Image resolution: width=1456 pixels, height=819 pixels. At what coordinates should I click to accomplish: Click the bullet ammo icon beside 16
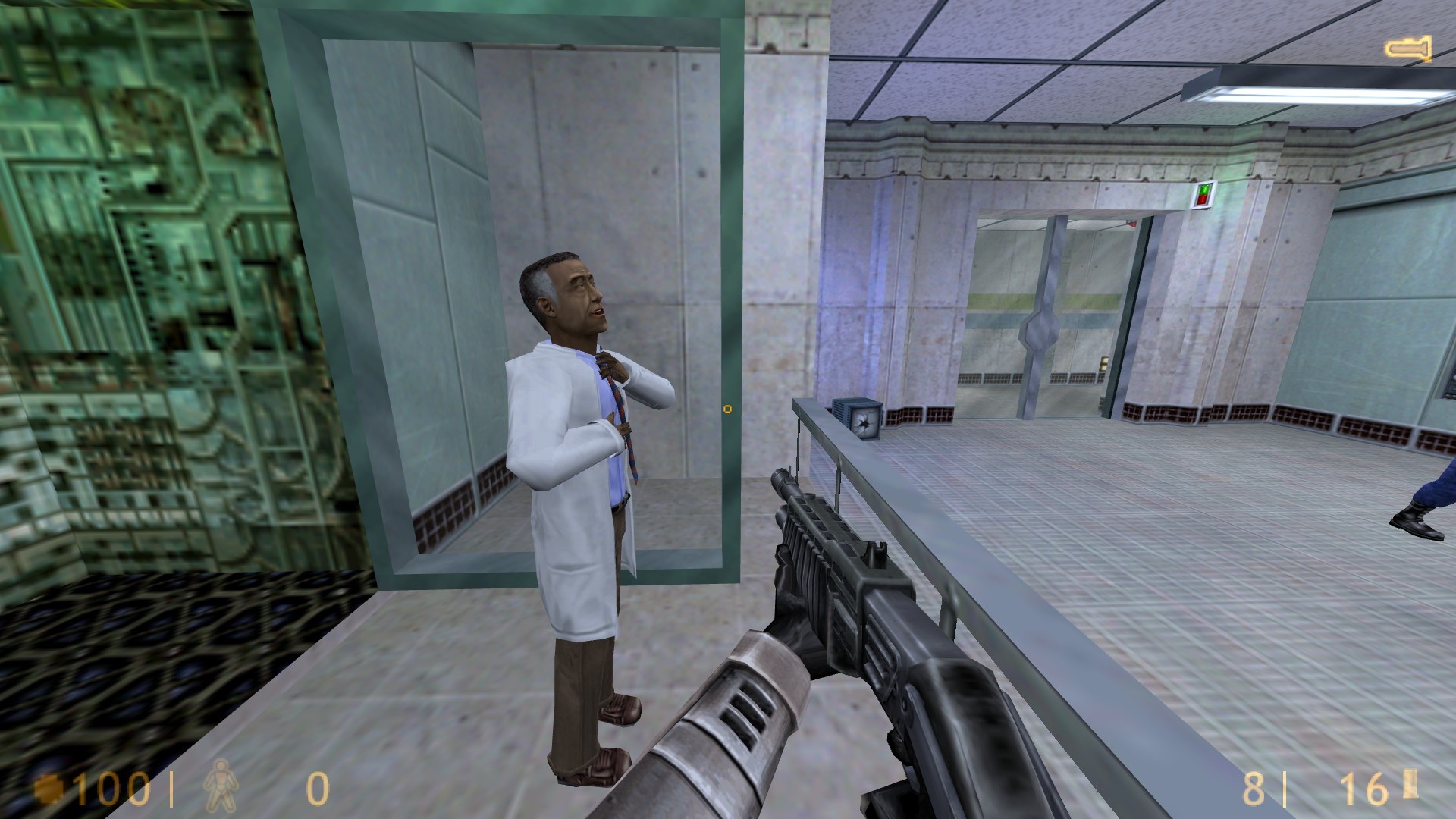point(1410,783)
